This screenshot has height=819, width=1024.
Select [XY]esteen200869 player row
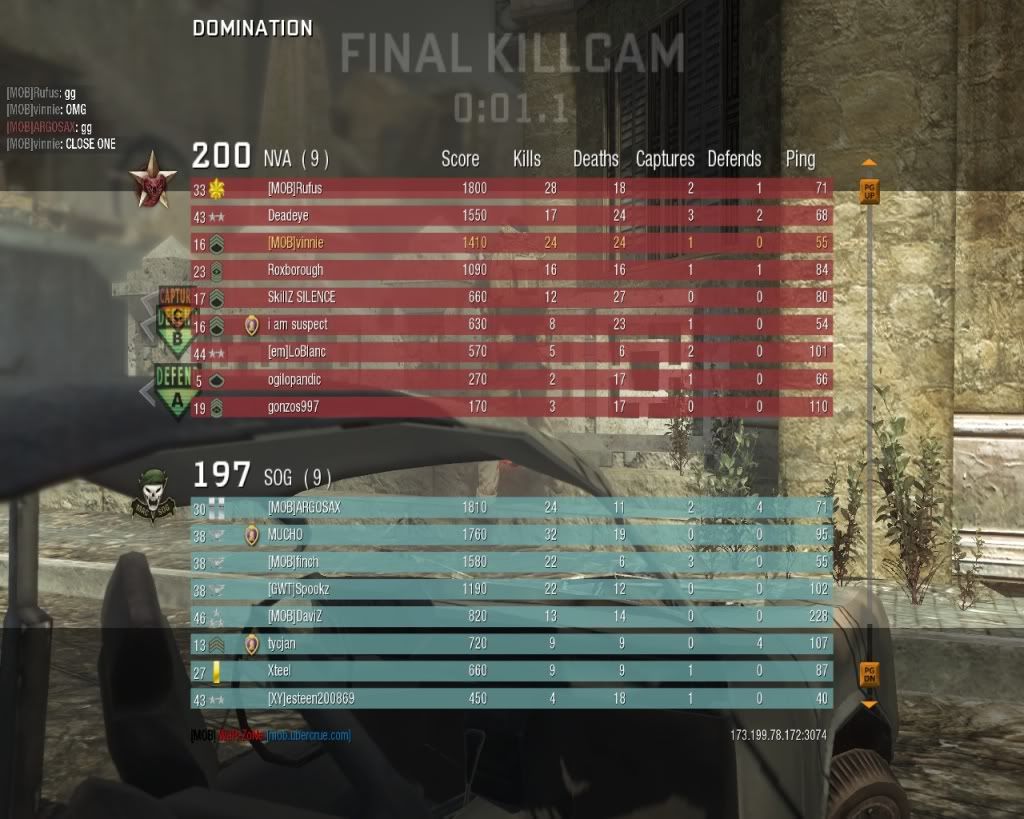click(511, 699)
